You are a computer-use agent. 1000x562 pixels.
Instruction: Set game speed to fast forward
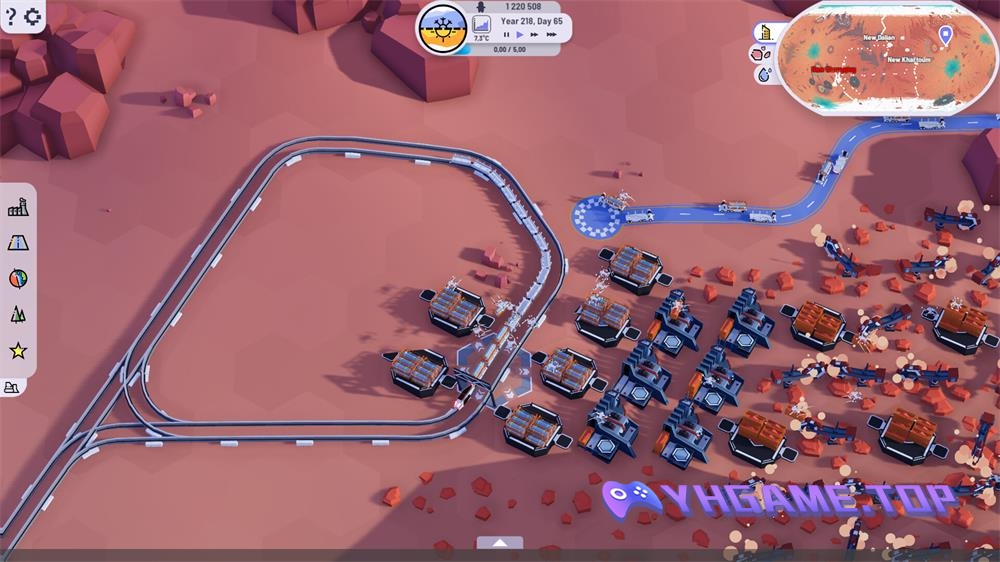(535, 35)
